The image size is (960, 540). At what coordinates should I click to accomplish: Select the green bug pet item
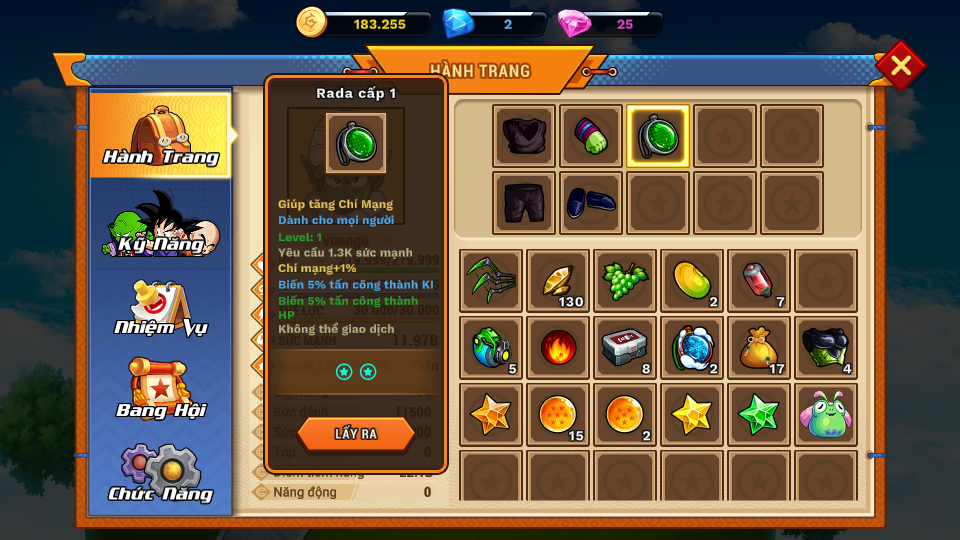coord(826,415)
